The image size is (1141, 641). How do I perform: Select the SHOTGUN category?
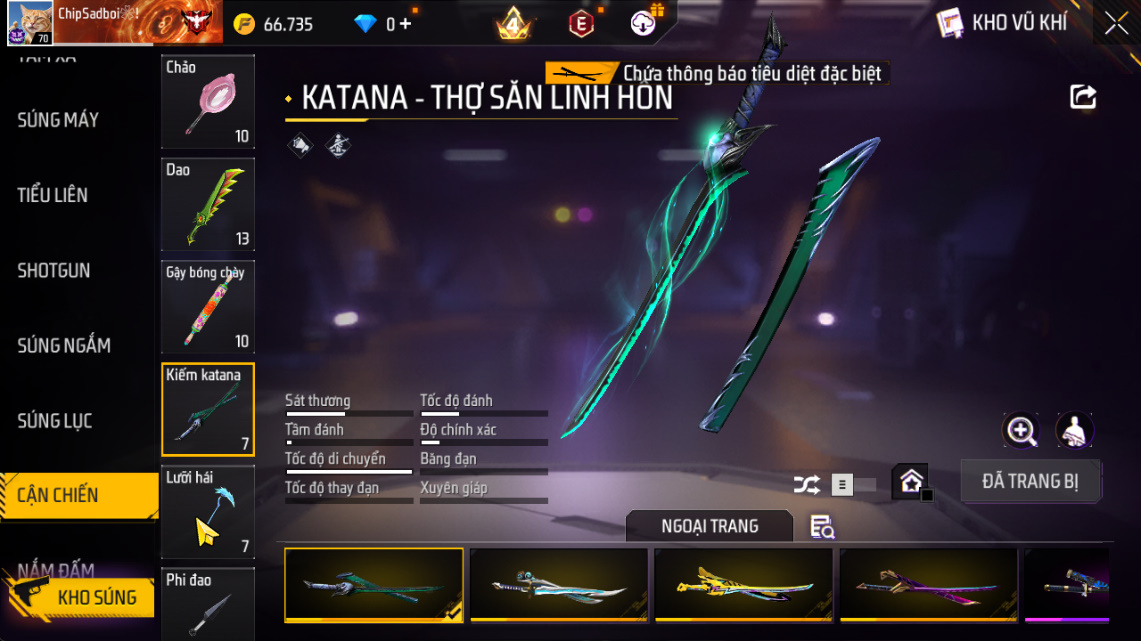[x=54, y=270]
